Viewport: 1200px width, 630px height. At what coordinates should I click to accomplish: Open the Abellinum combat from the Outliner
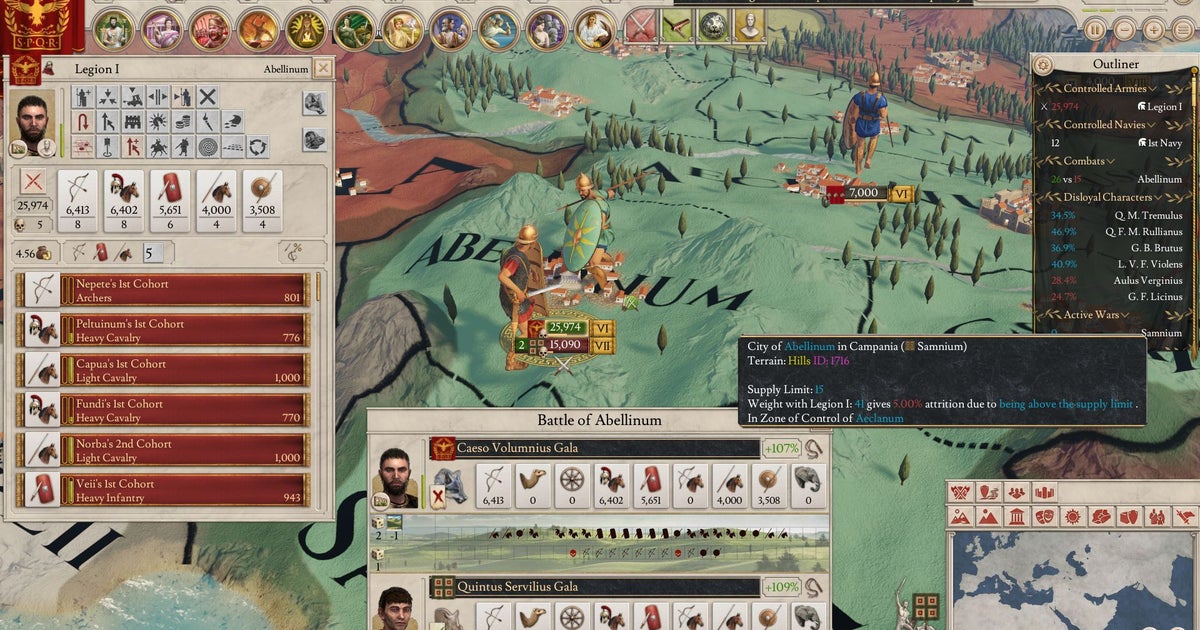[1159, 180]
